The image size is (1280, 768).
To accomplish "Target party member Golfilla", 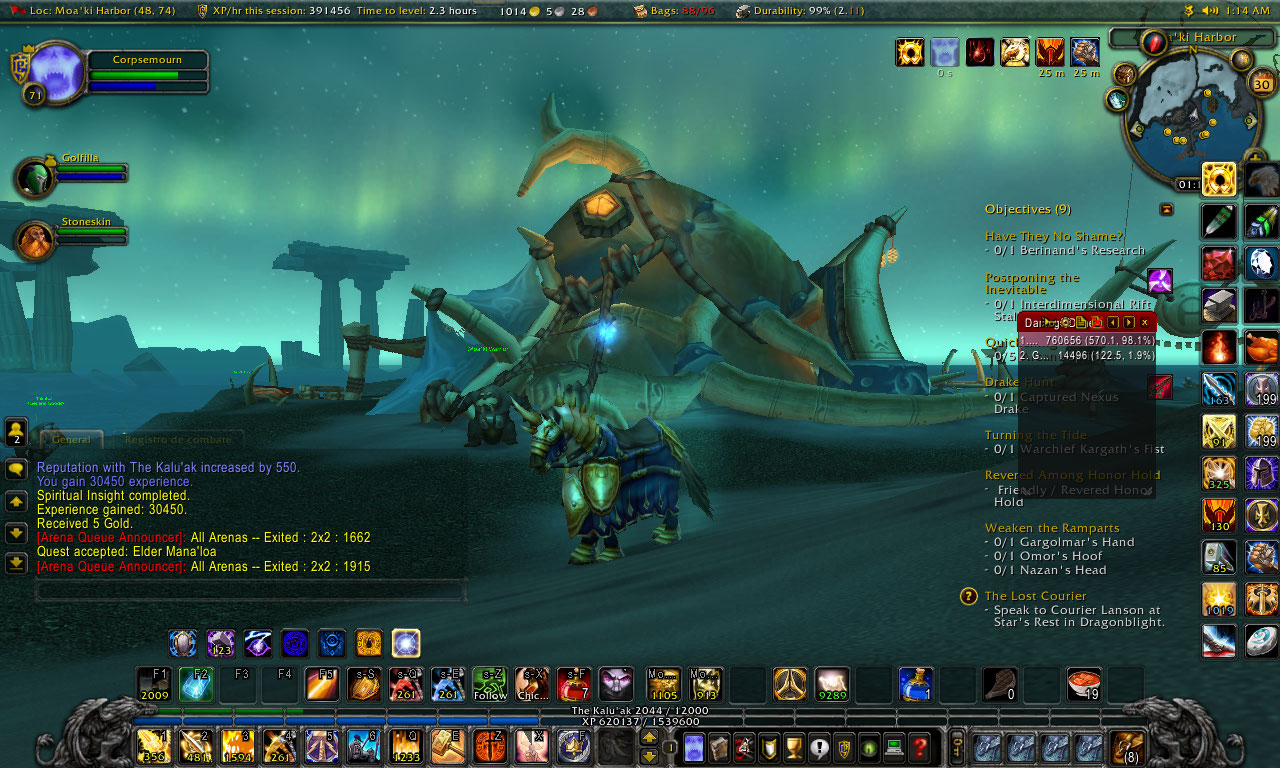I will click(x=34, y=178).
